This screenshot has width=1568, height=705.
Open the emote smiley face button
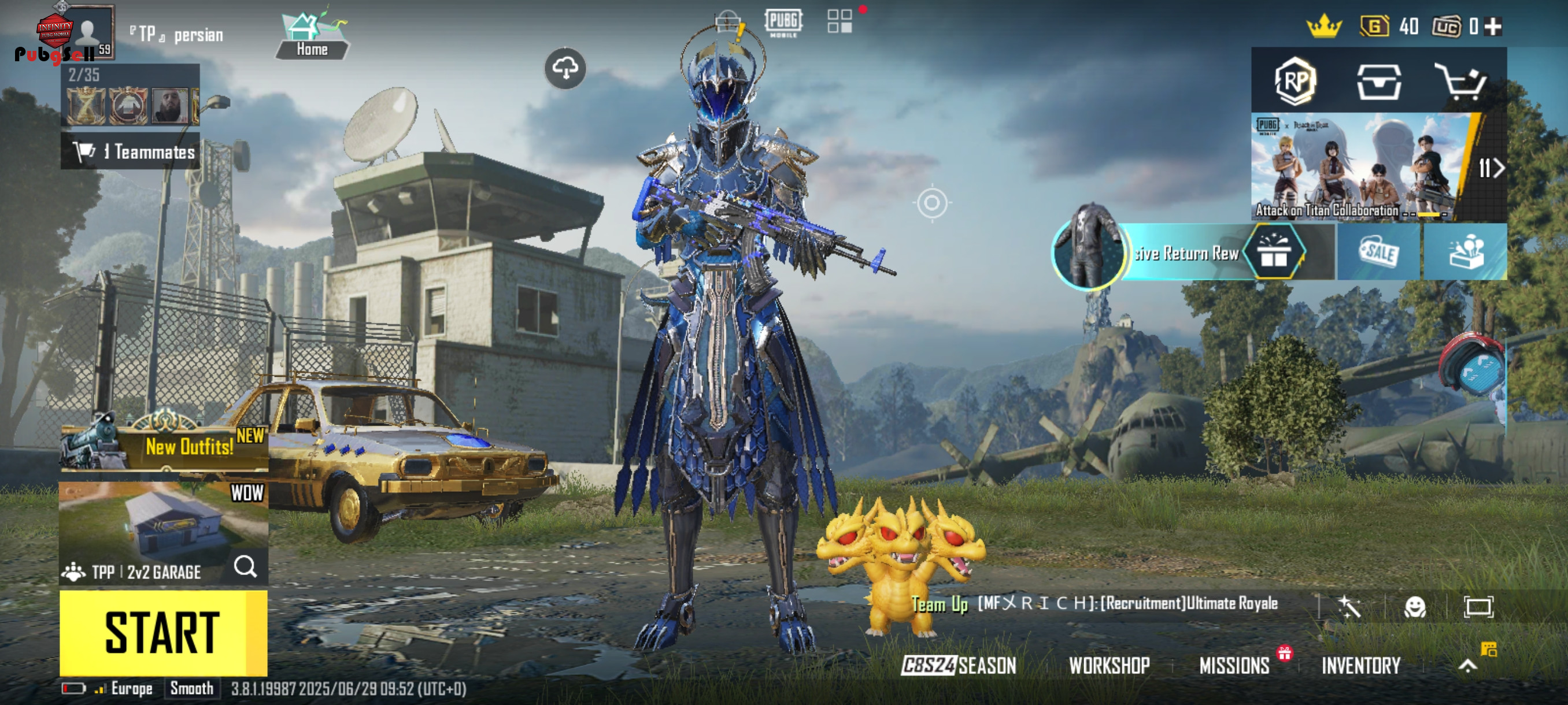click(x=1415, y=606)
